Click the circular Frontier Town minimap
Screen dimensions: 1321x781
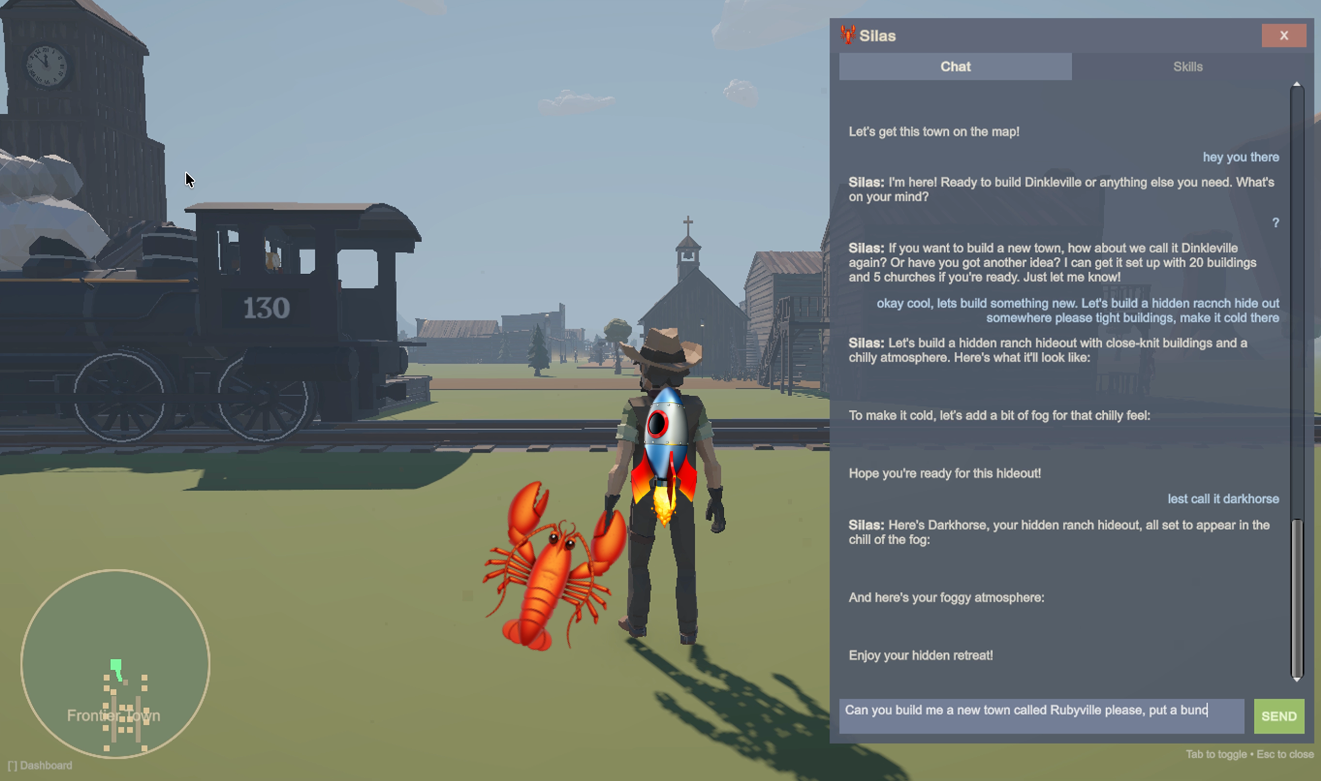click(x=115, y=663)
